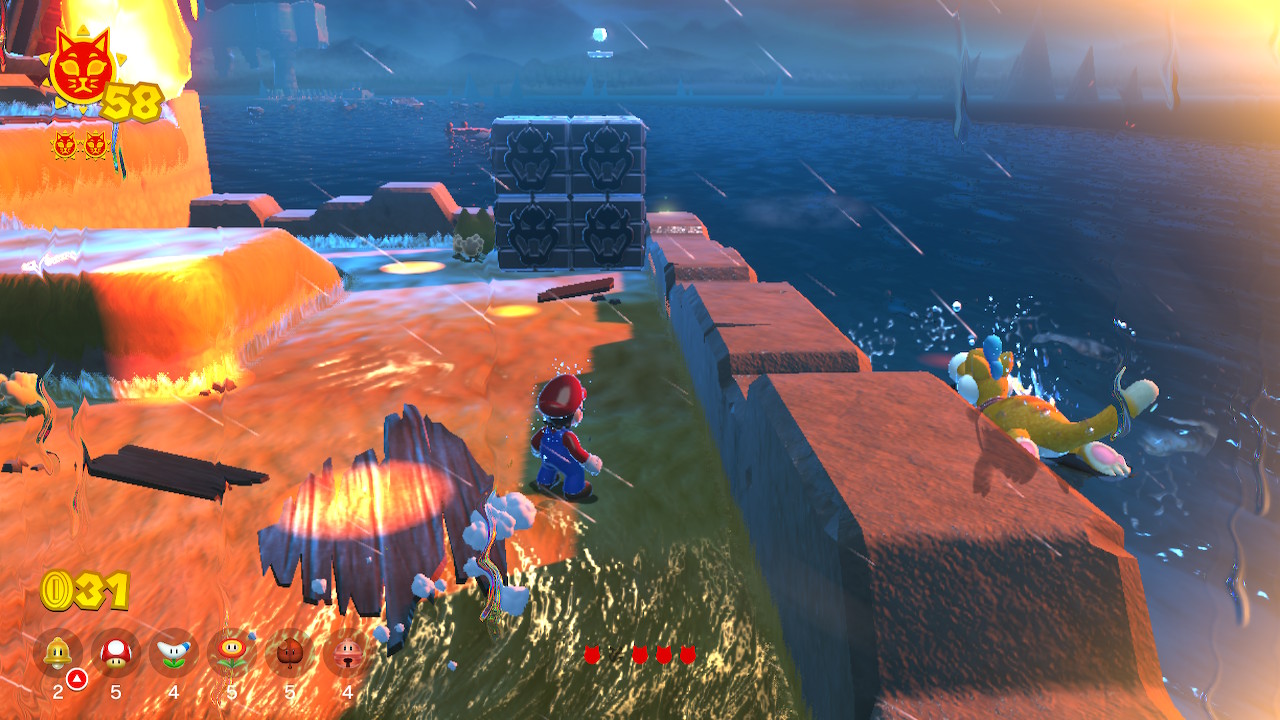Click the red Cat Shine emblem
Viewport: 1280px width, 720px height.
[80, 68]
